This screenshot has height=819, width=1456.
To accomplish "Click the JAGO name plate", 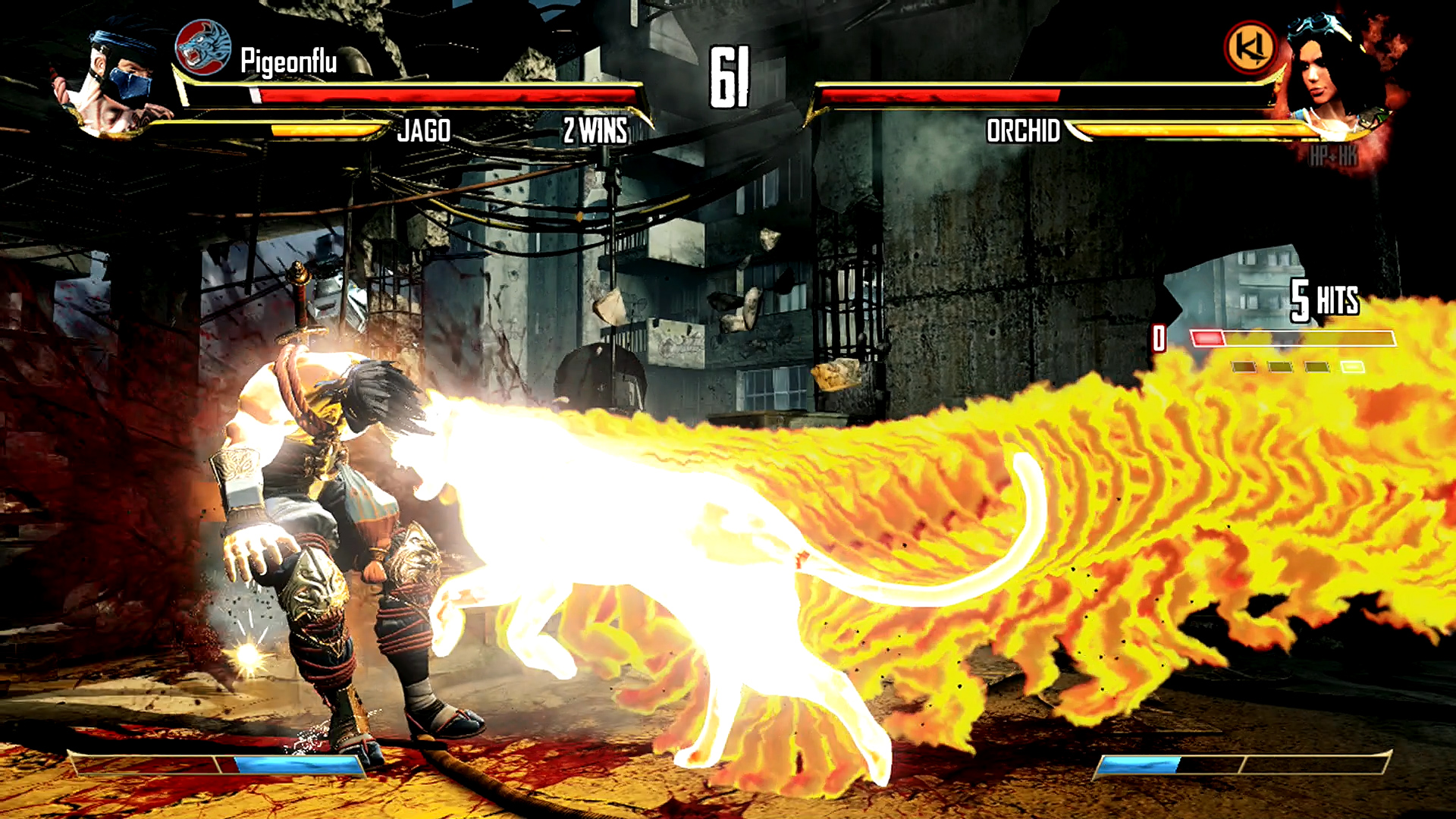I will pos(425,130).
